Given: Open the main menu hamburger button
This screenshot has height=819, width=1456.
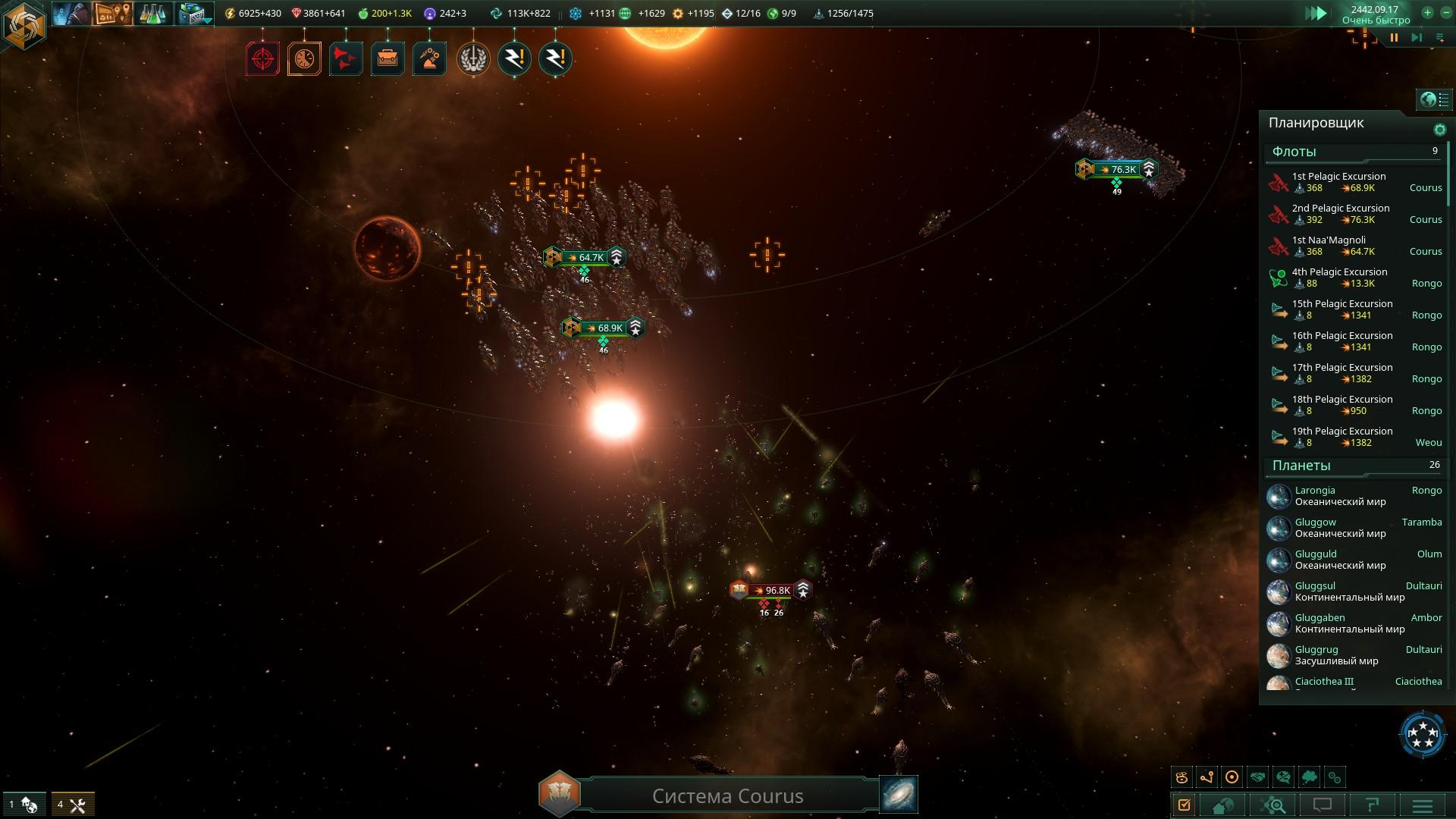Looking at the screenshot, I should tap(1422, 805).
